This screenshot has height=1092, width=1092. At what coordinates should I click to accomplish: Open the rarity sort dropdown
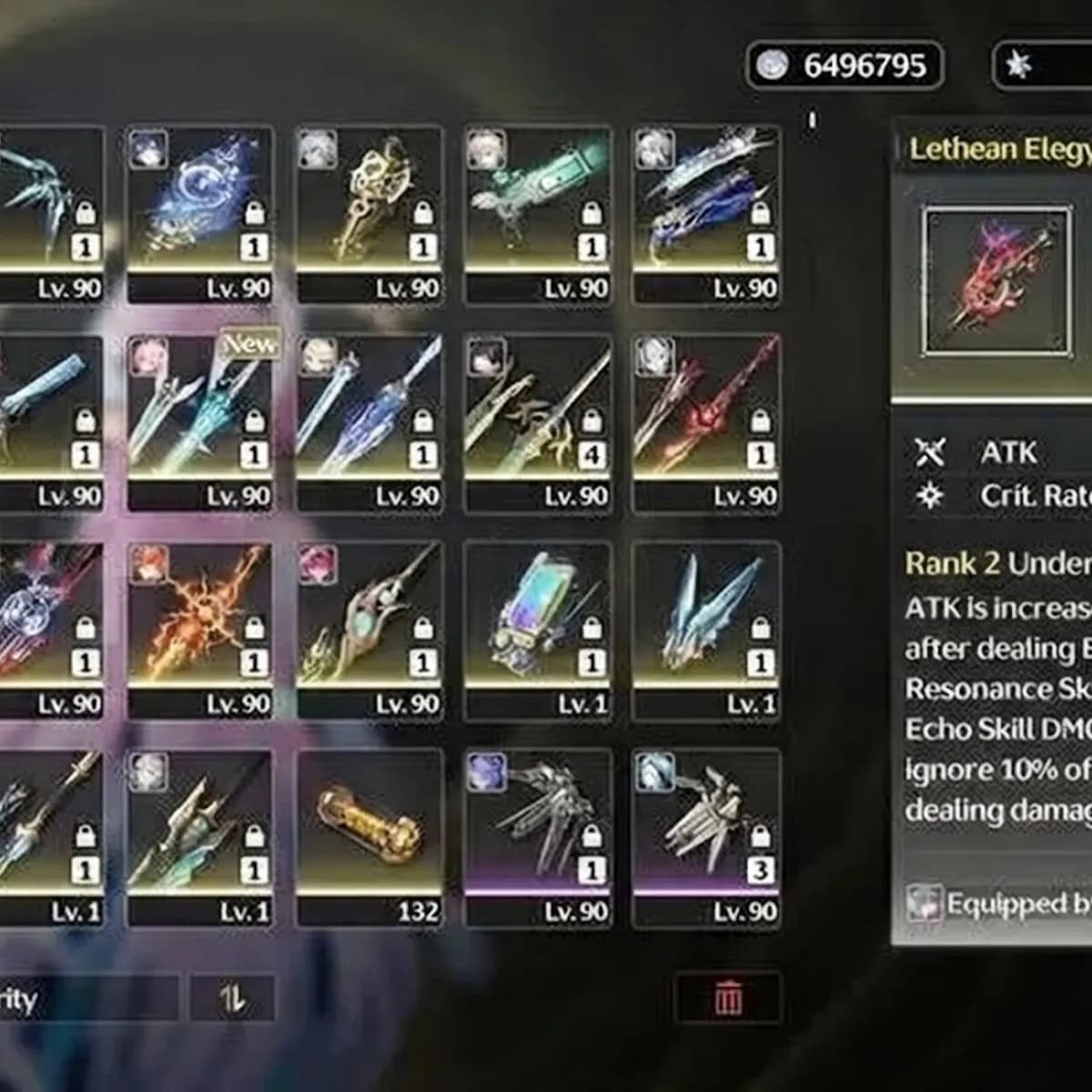pyautogui.click(x=82, y=998)
